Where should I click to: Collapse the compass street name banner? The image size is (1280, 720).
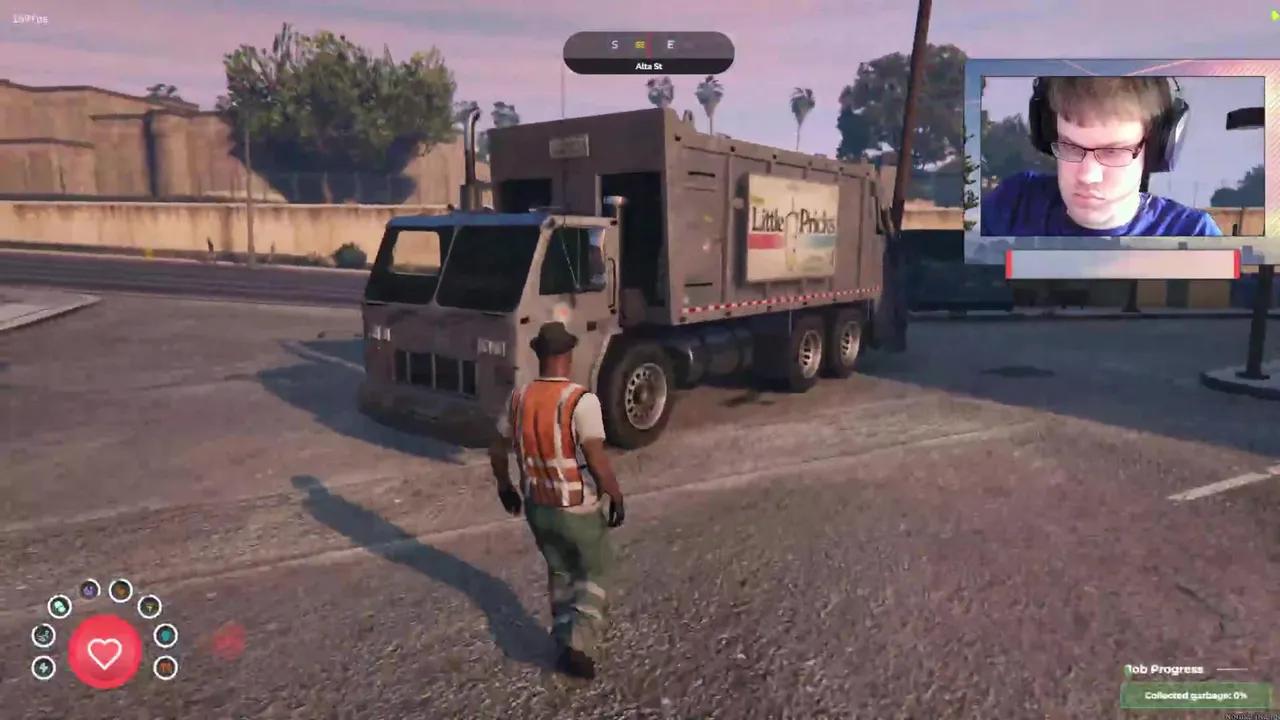(x=648, y=66)
